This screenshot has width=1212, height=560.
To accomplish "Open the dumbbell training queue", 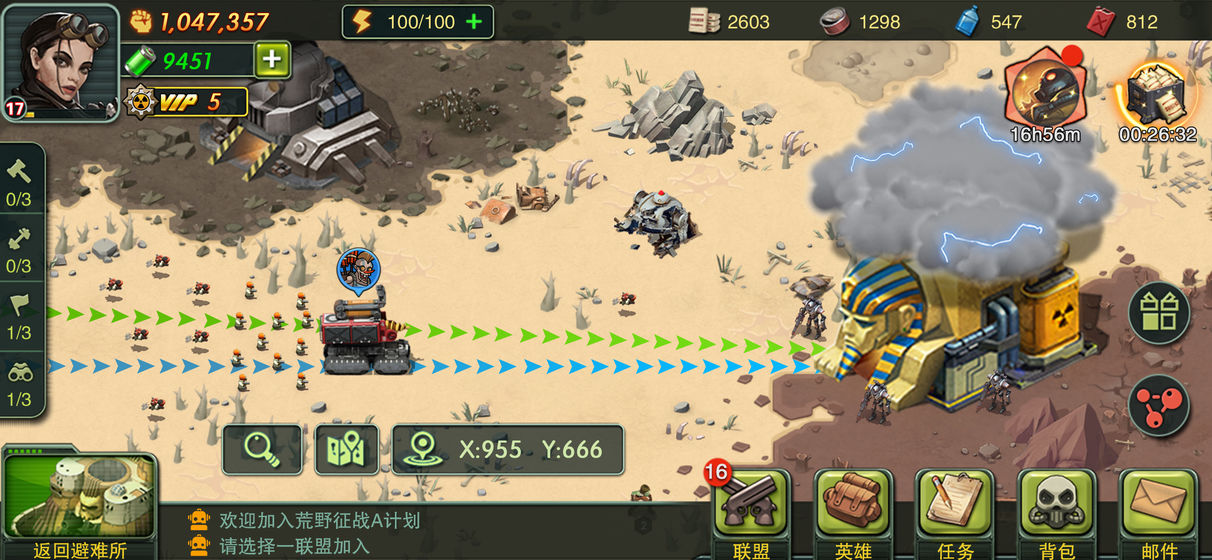I will point(19,248).
